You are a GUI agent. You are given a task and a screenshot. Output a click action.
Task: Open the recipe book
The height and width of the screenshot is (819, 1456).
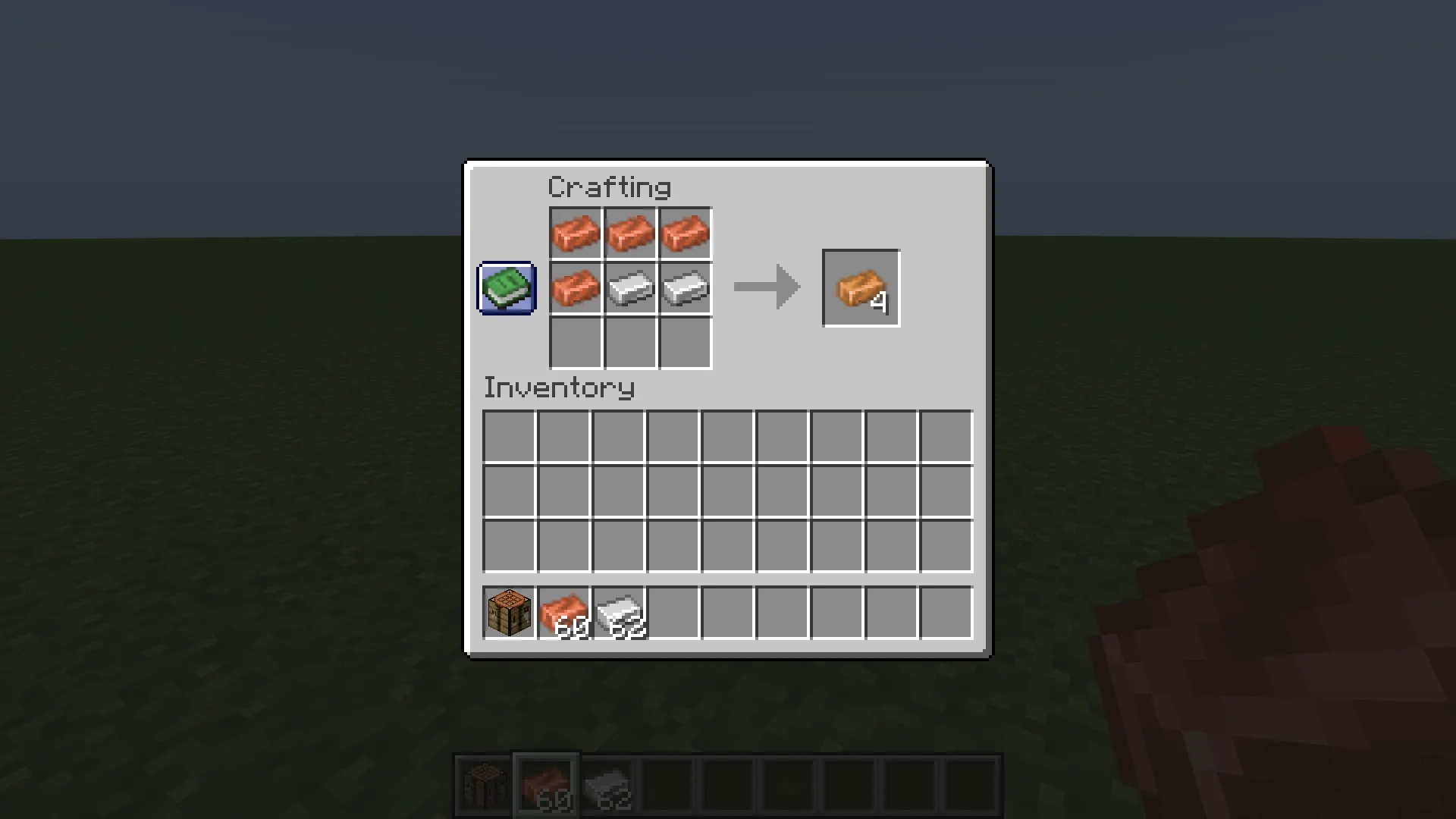(506, 287)
